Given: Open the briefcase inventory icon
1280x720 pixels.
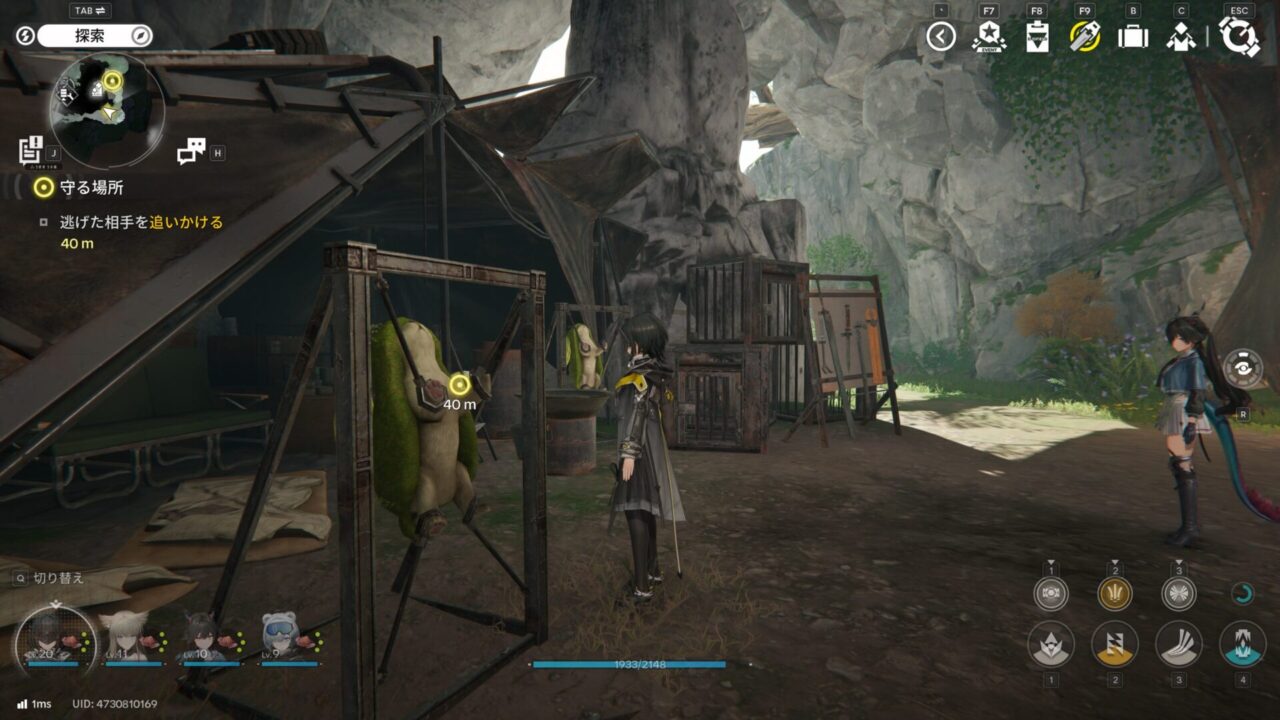Looking at the screenshot, I should coord(1133,37).
